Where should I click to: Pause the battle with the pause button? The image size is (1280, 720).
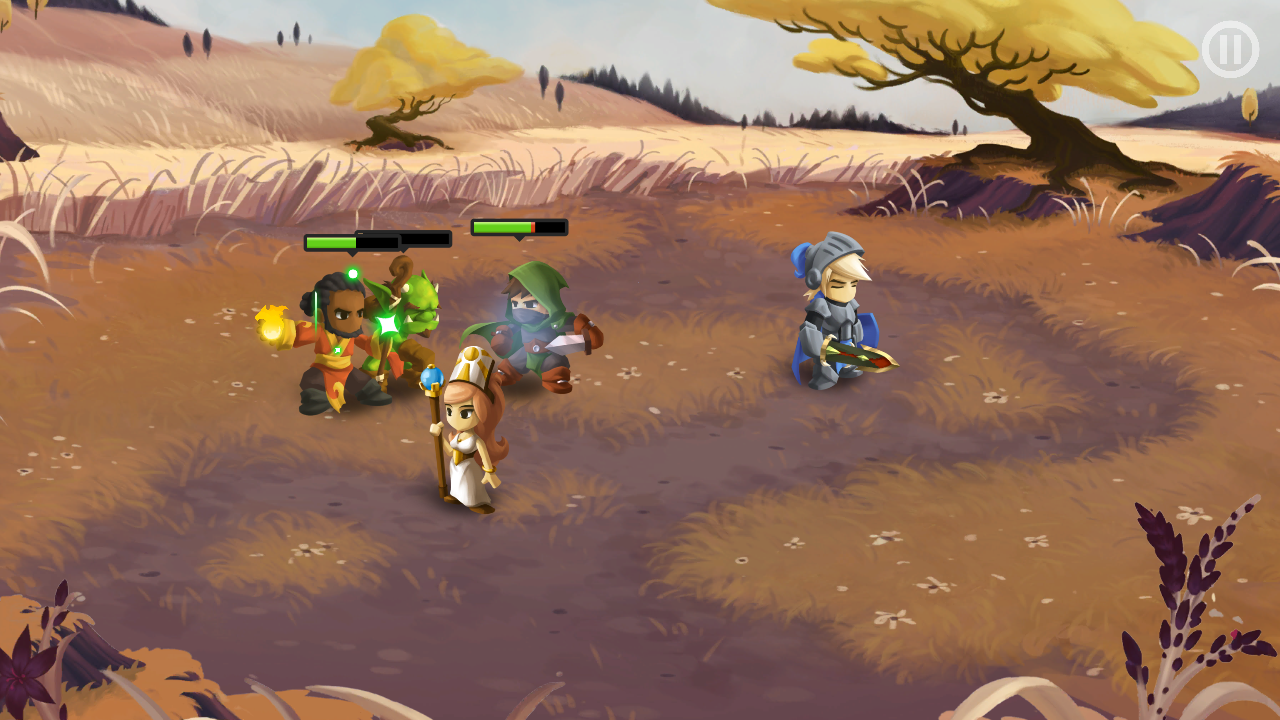click(x=1229, y=49)
